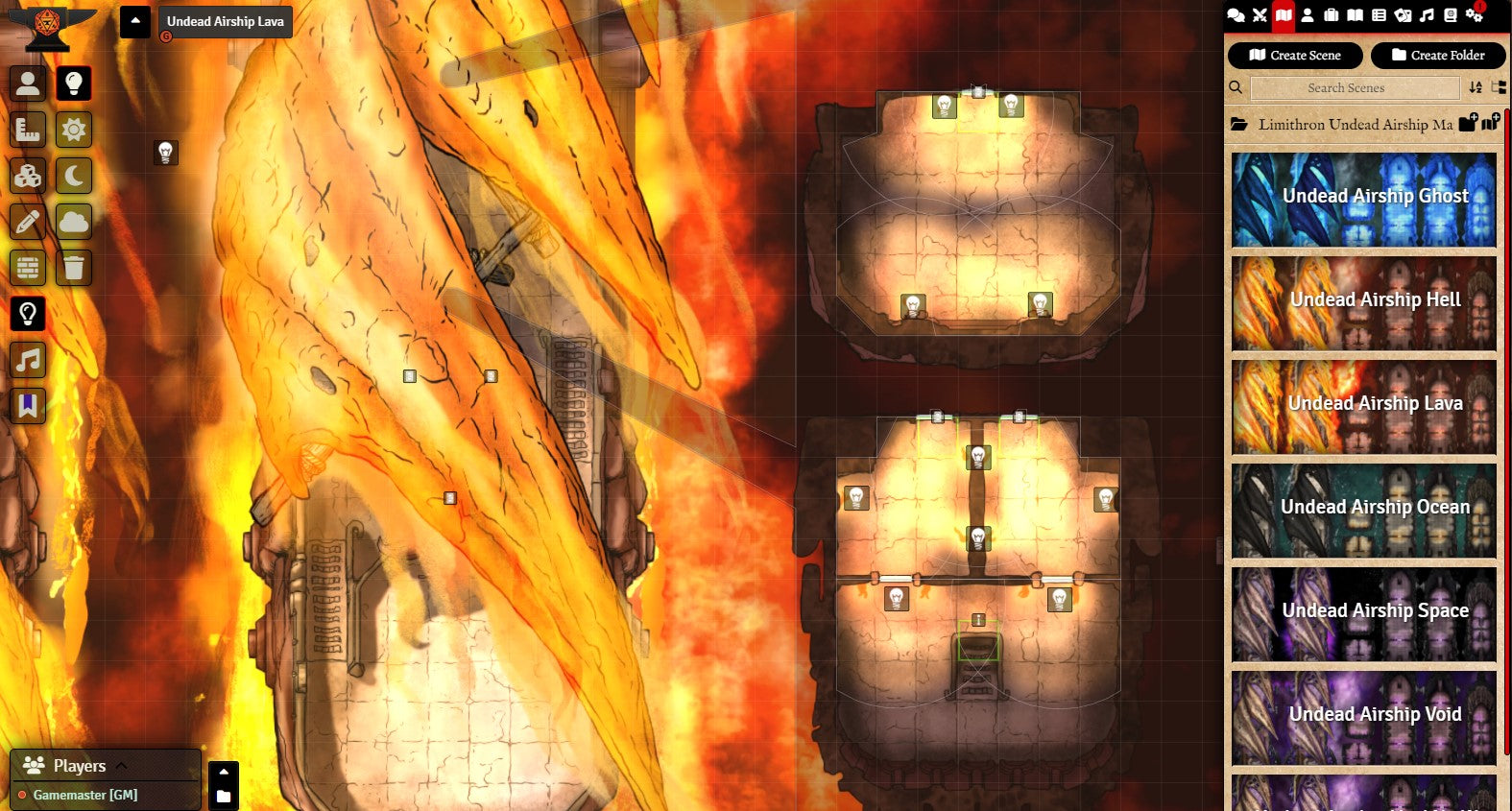Switch to the chat messages tab
This screenshot has width=1512, height=811.
[x=1236, y=15]
